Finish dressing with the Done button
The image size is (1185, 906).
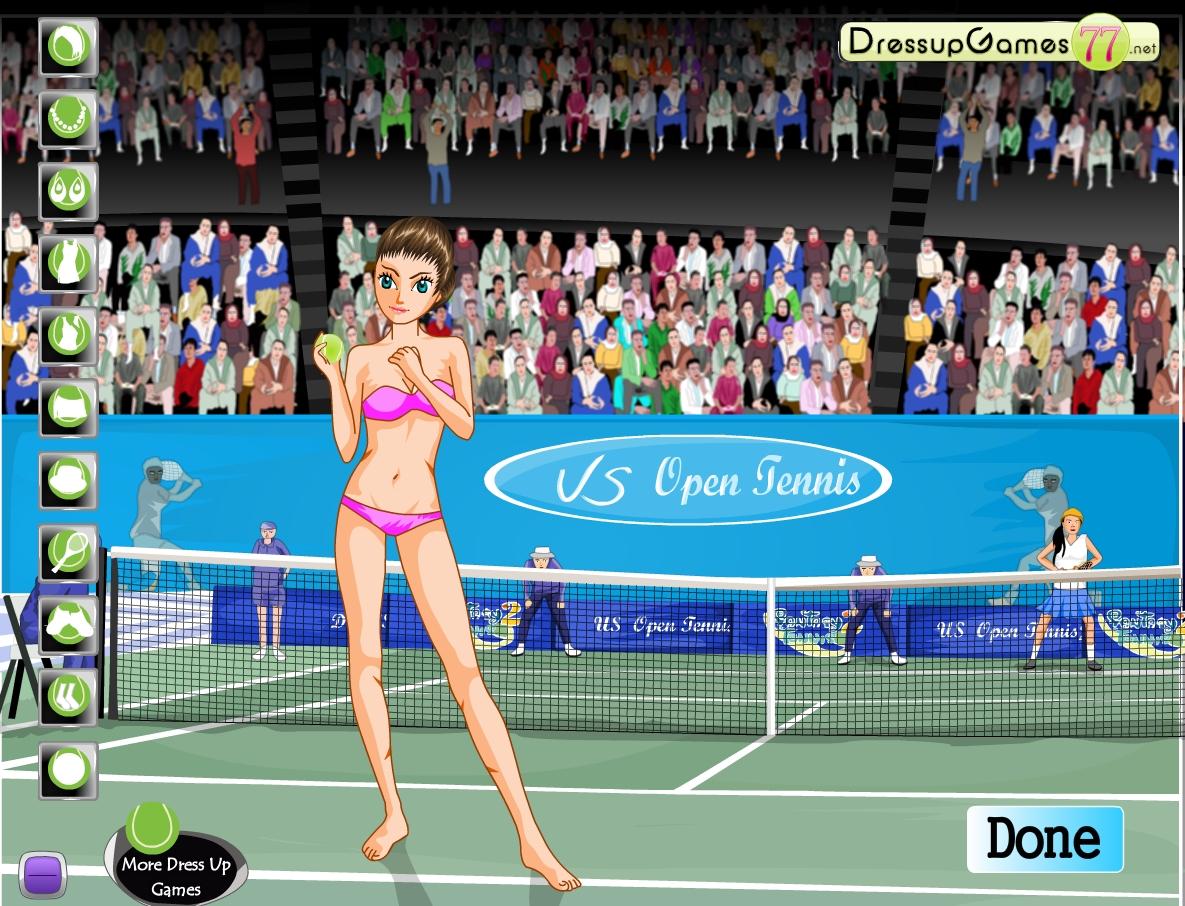(1044, 839)
